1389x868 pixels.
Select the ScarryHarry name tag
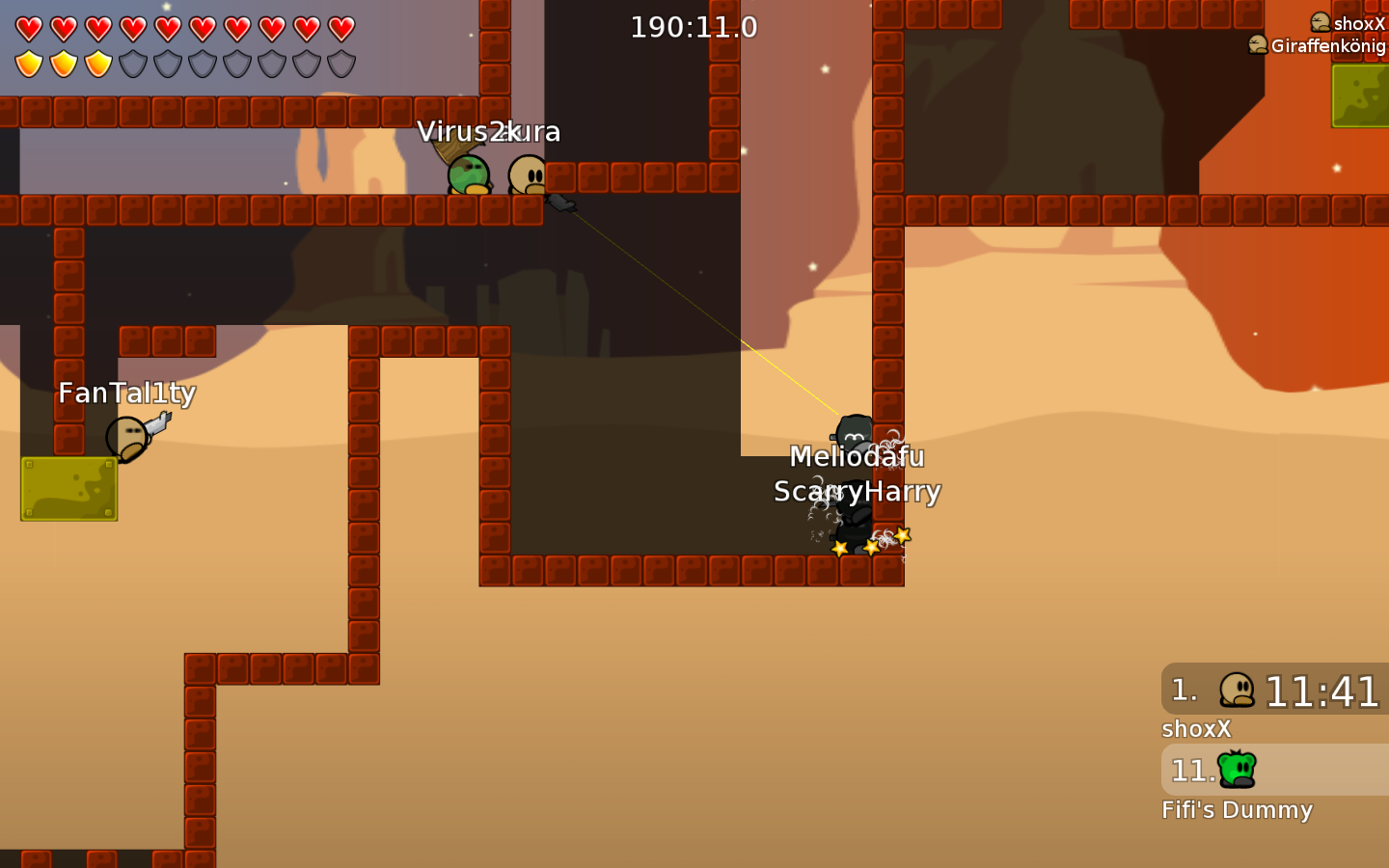[x=858, y=492]
